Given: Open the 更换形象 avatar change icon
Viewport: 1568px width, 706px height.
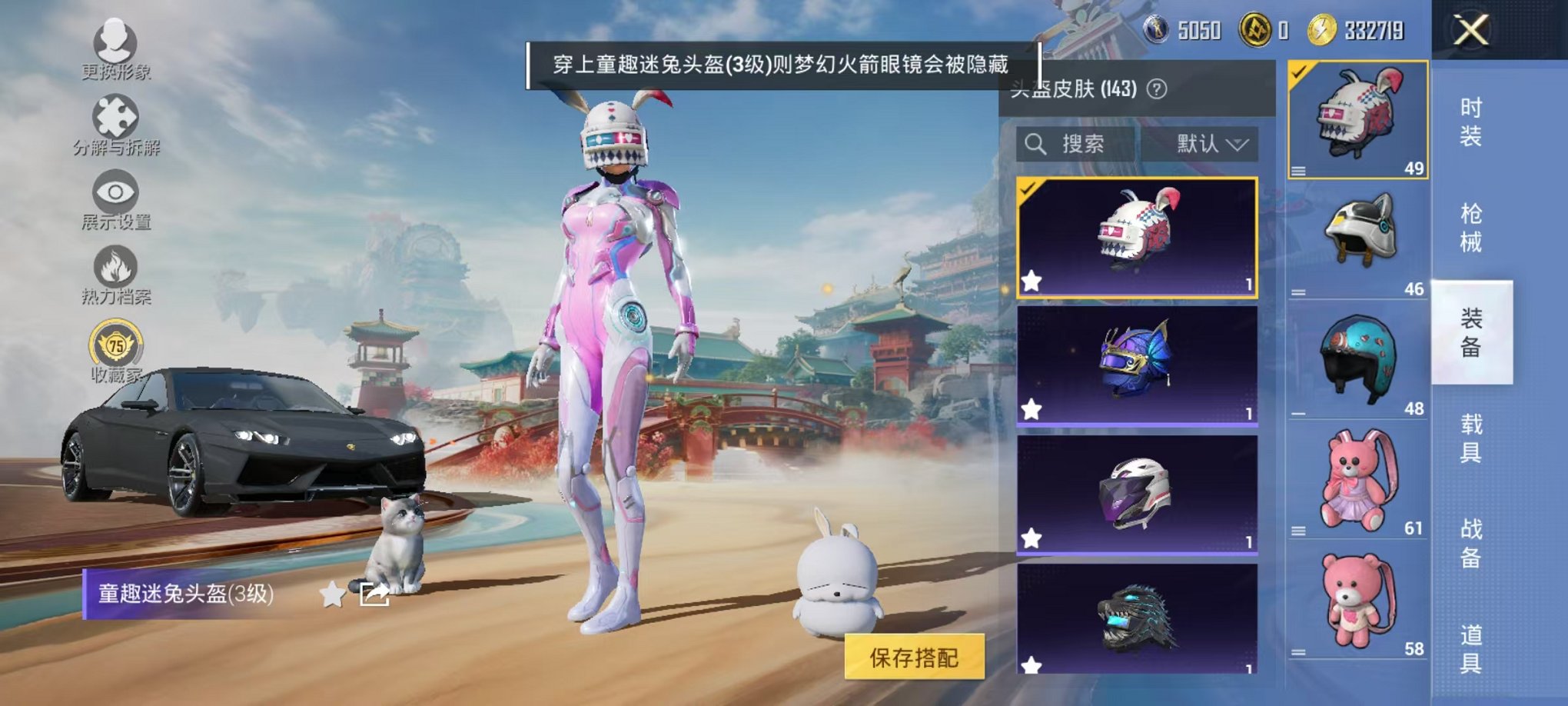Looking at the screenshot, I should coord(114,42).
